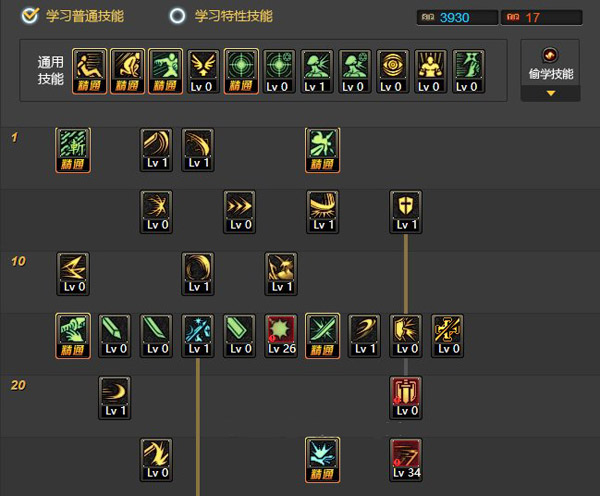
Task: Choose the green fist punch mastered skill
Action: click(x=73, y=335)
